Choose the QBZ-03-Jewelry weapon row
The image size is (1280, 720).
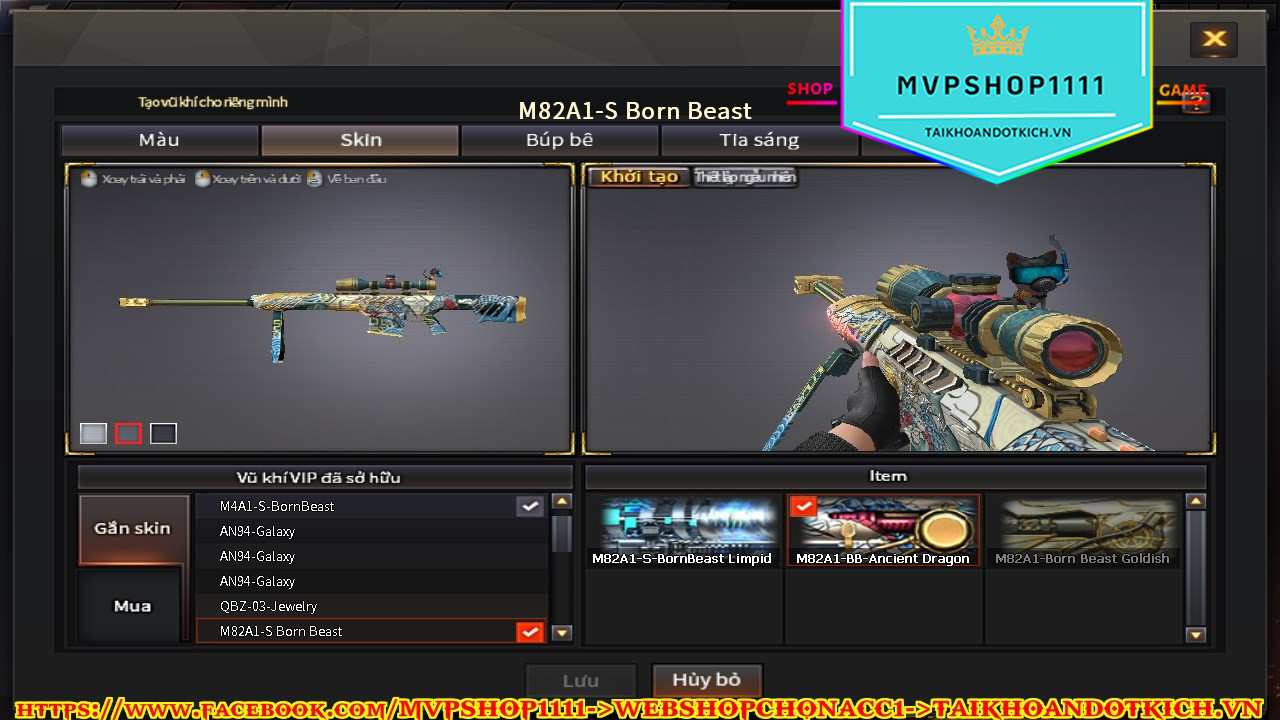(370, 606)
